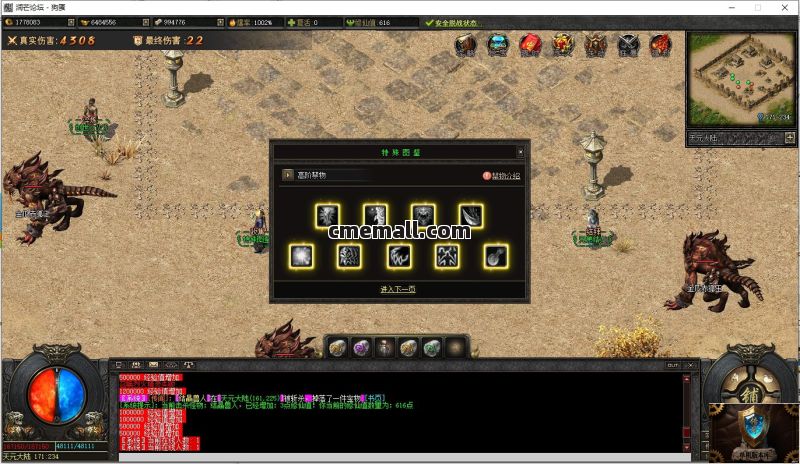Close the special codex panel
The image size is (800, 464).
(x=520, y=152)
